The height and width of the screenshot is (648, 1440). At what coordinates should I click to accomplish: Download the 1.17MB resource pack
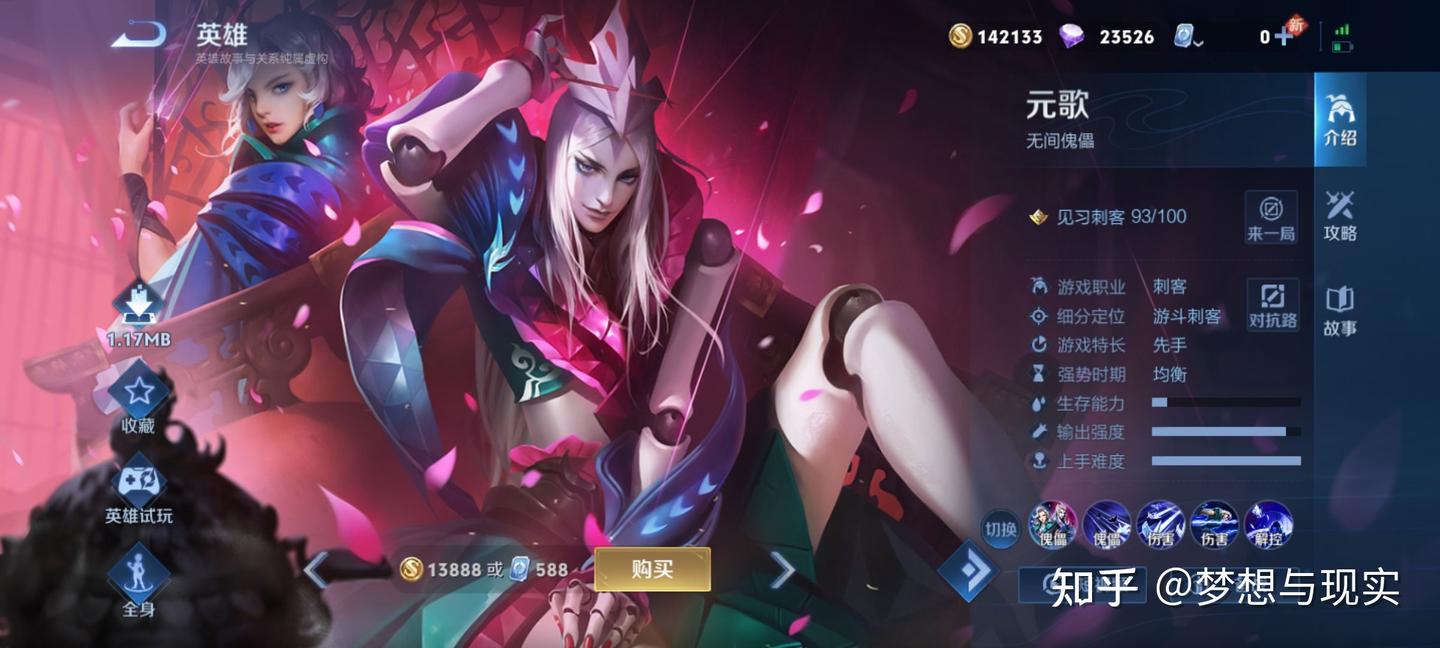[139, 312]
